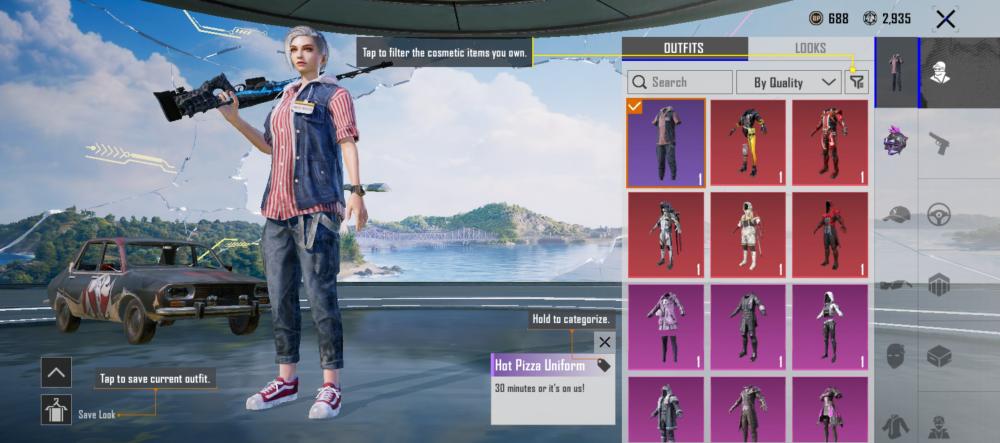
Task: Save current look with the hanger button
Action: click(x=56, y=409)
